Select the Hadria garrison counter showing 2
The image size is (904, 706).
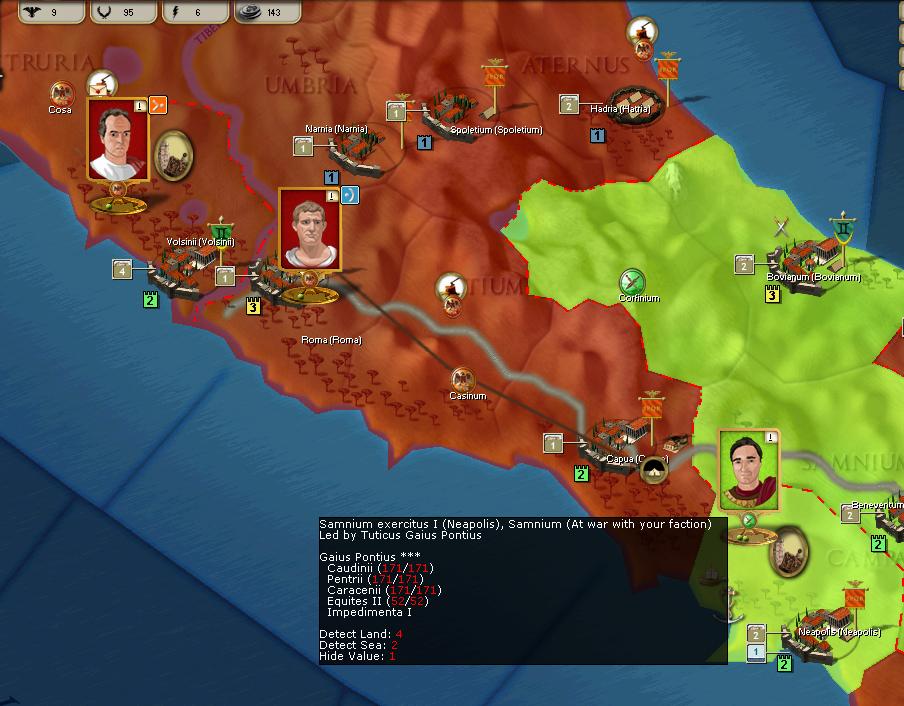pos(570,104)
